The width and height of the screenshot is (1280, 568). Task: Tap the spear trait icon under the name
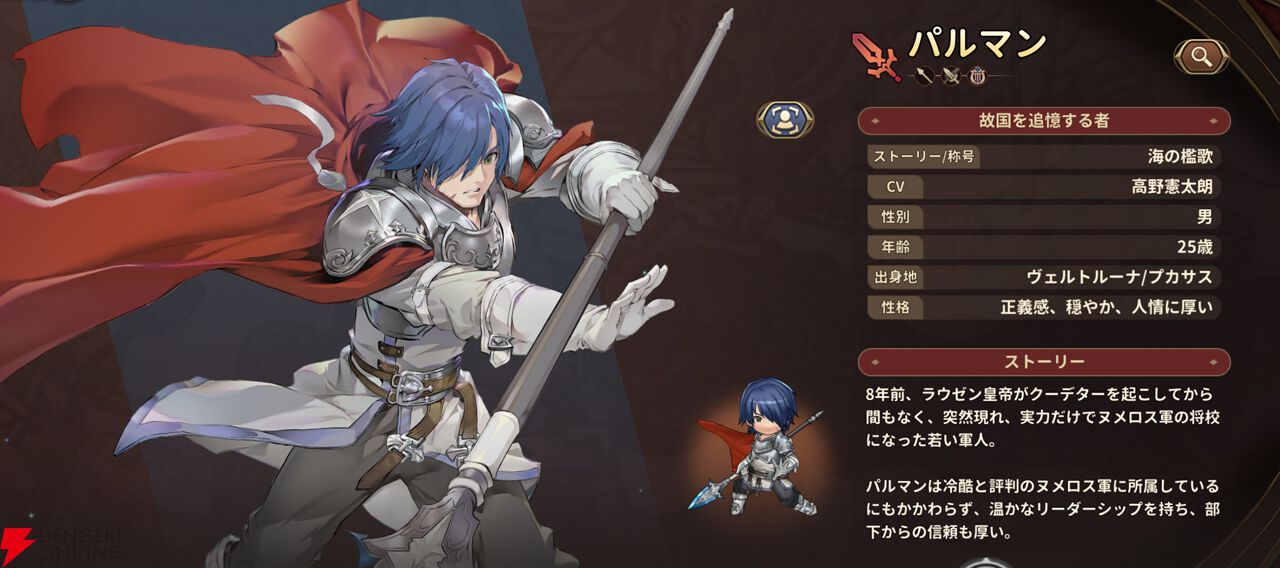pyautogui.click(x=923, y=74)
